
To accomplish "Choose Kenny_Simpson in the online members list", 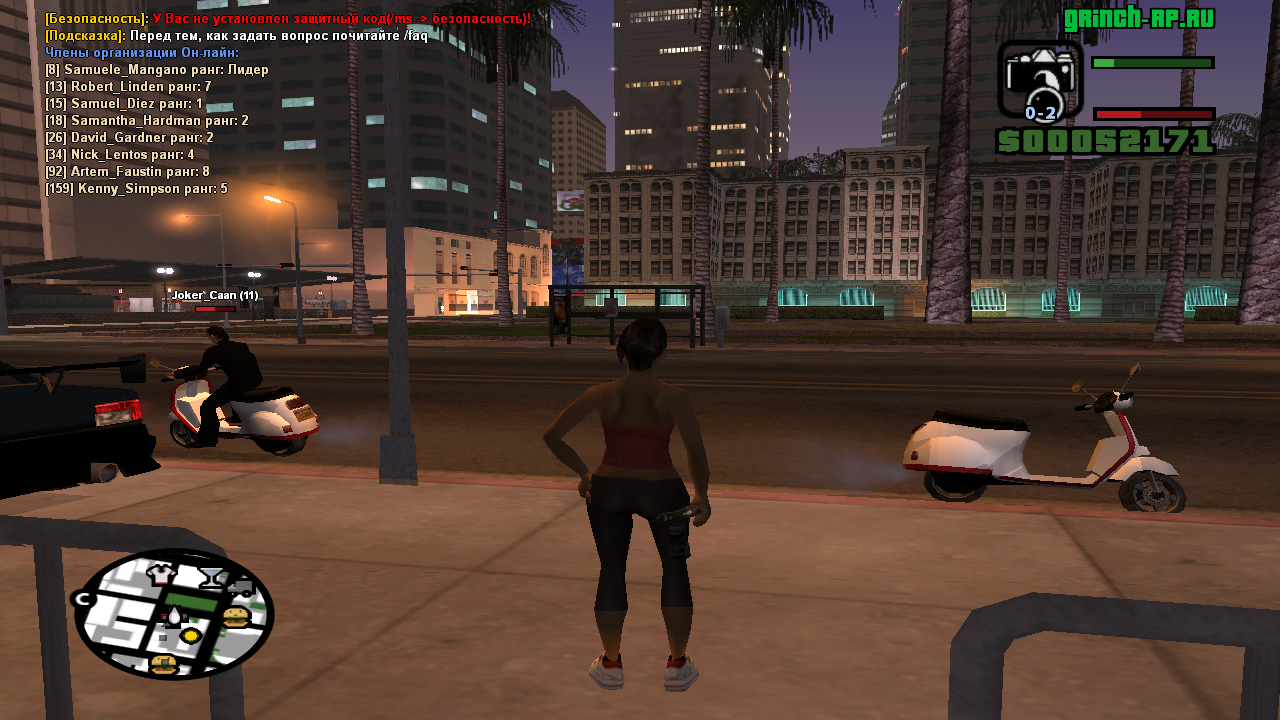I will tap(136, 189).
